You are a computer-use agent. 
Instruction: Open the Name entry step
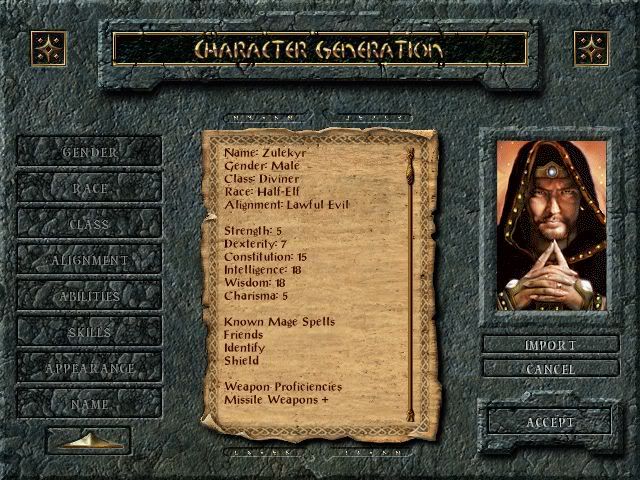tap(89, 404)
